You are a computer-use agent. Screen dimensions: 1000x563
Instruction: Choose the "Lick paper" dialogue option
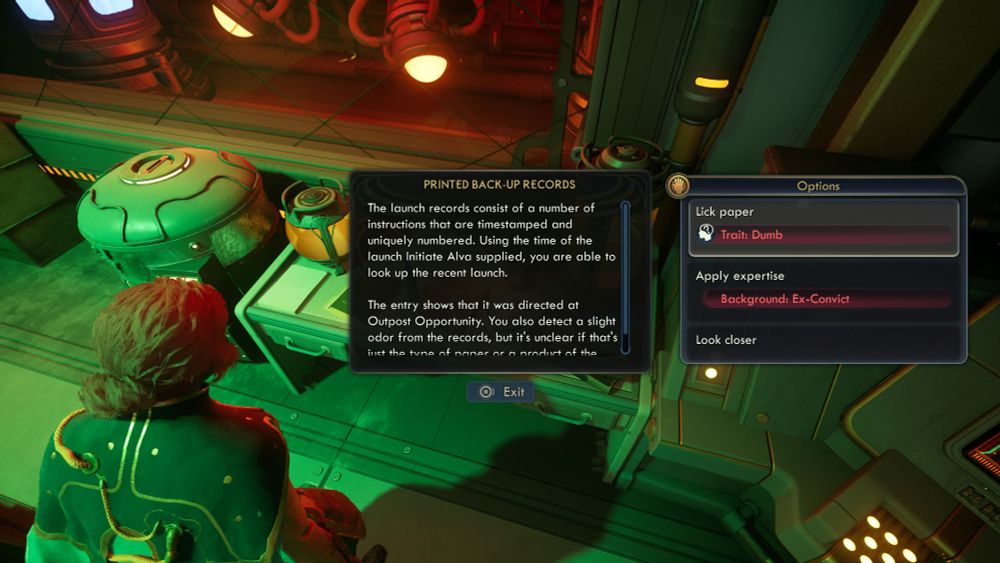[823, 226]
